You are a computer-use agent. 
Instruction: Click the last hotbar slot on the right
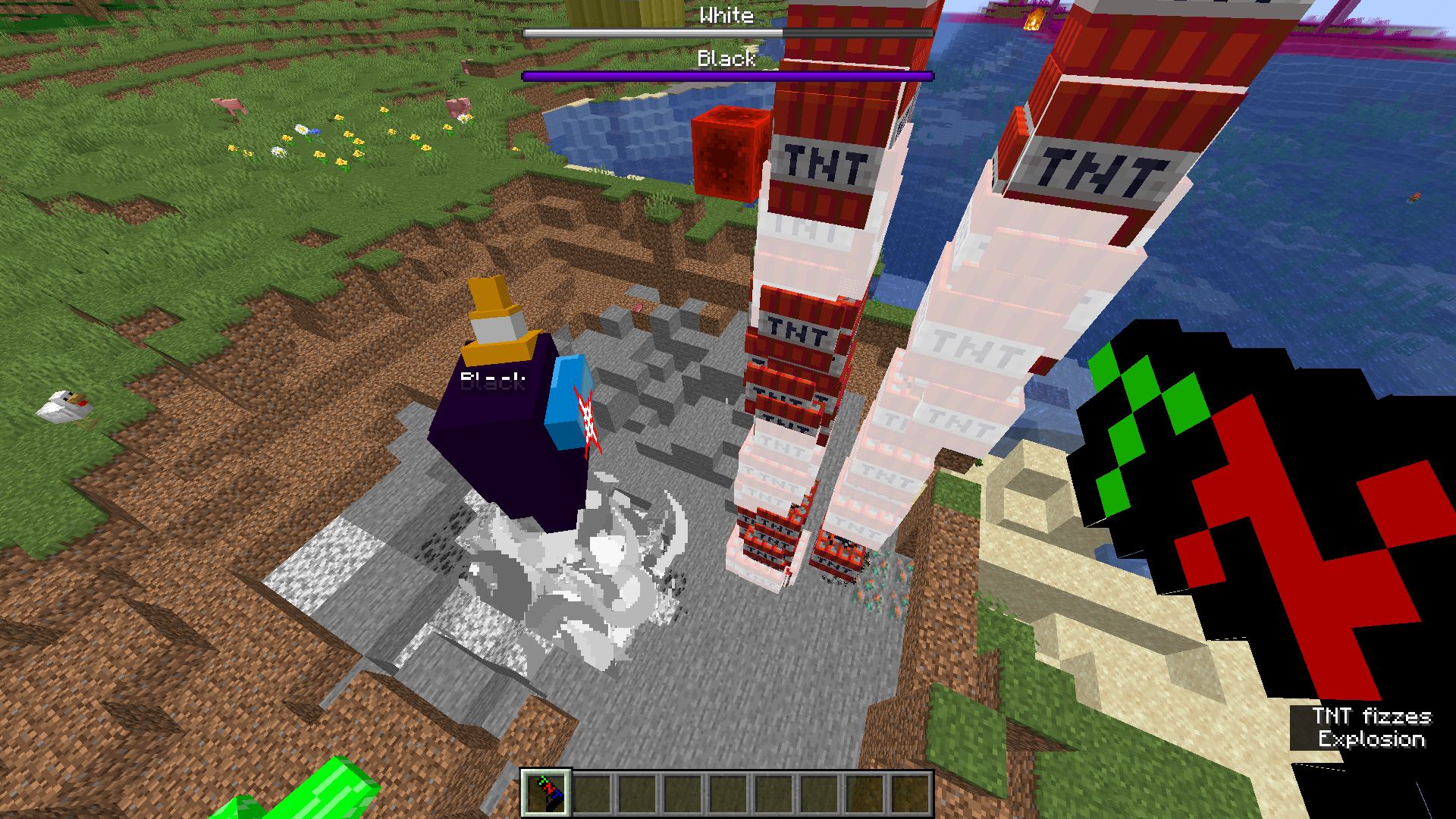tap(910, 795)
